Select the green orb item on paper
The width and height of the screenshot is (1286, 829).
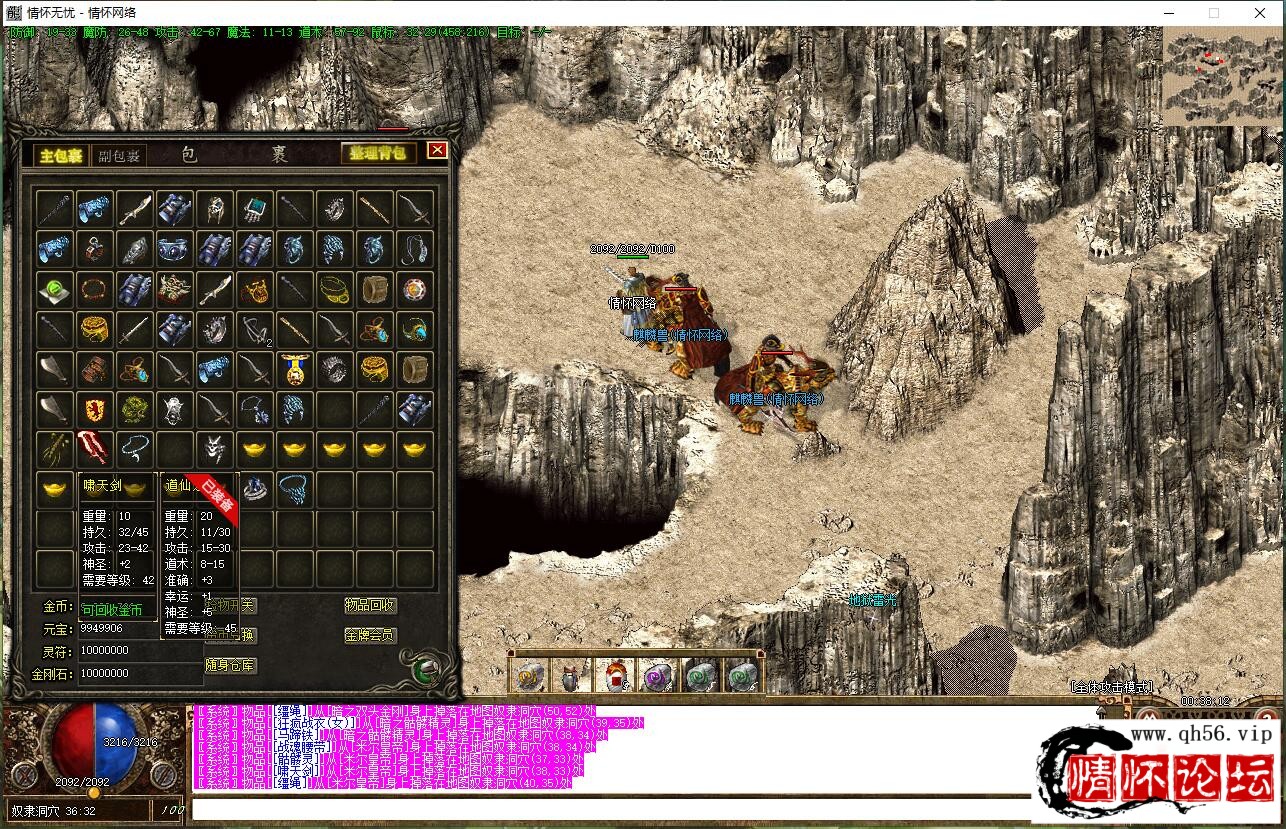(x=54, y=290)
